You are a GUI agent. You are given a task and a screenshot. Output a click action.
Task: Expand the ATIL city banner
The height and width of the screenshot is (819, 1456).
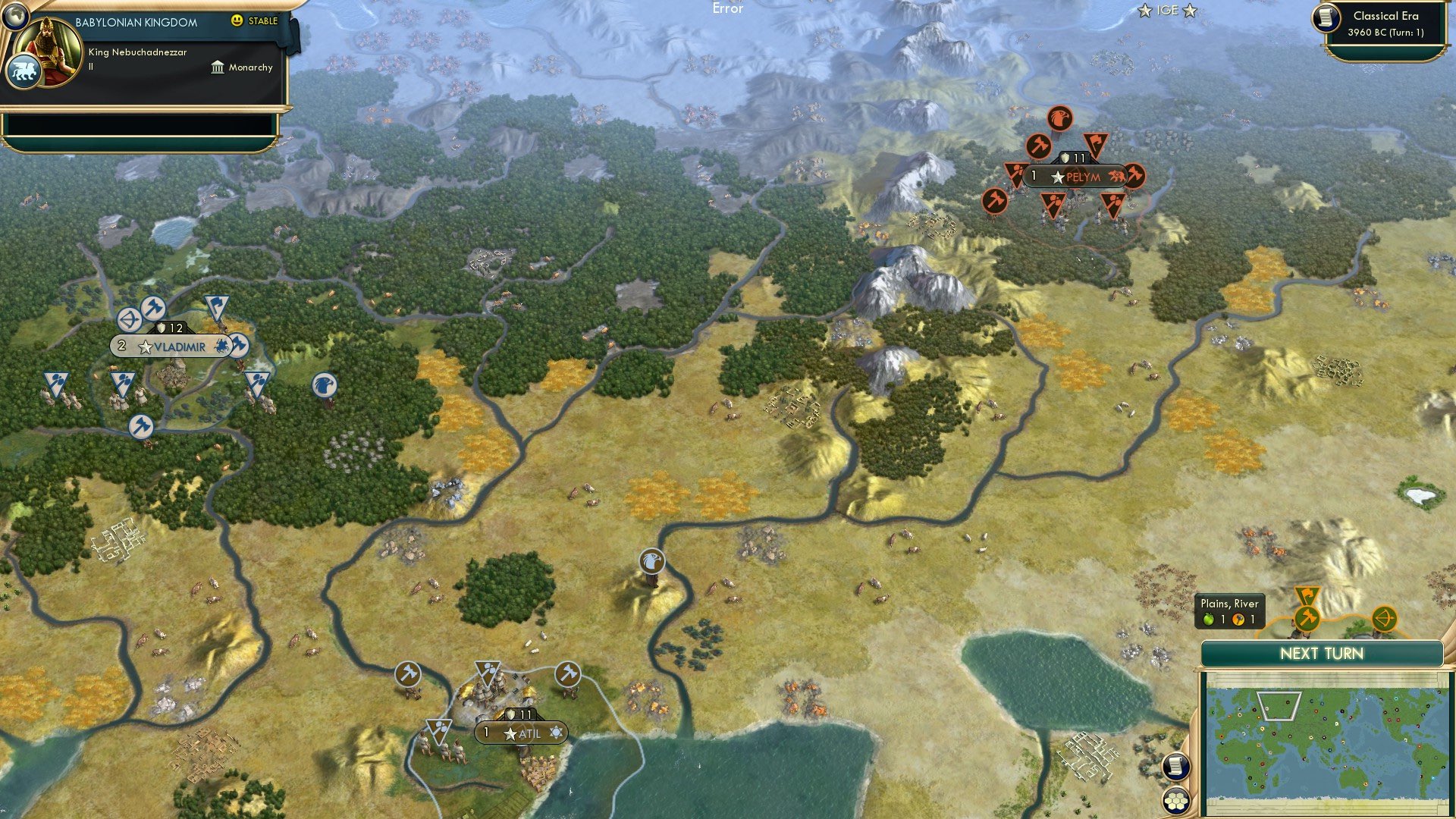(523, 733)
